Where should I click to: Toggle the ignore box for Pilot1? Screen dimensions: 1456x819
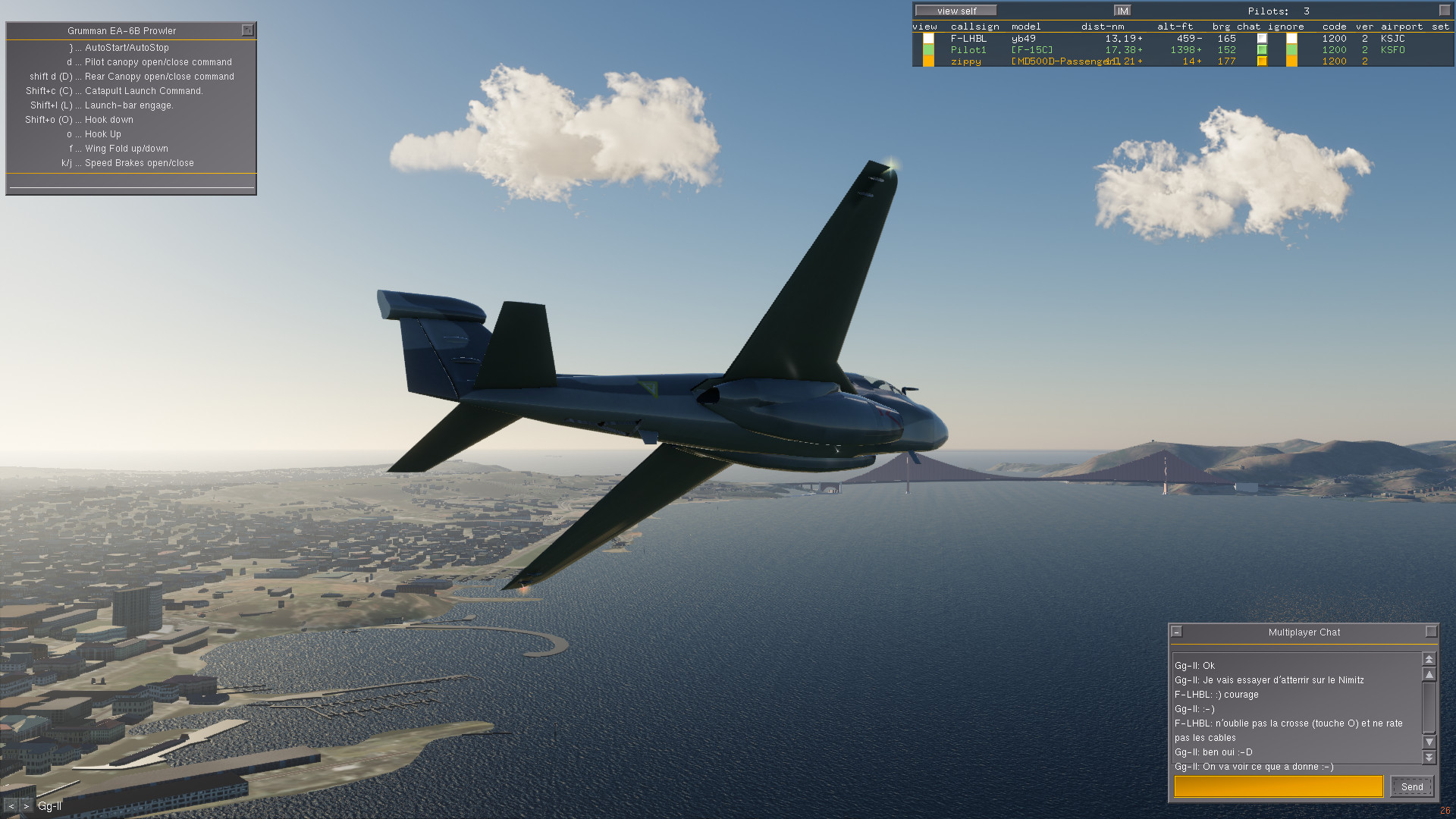1291,50
